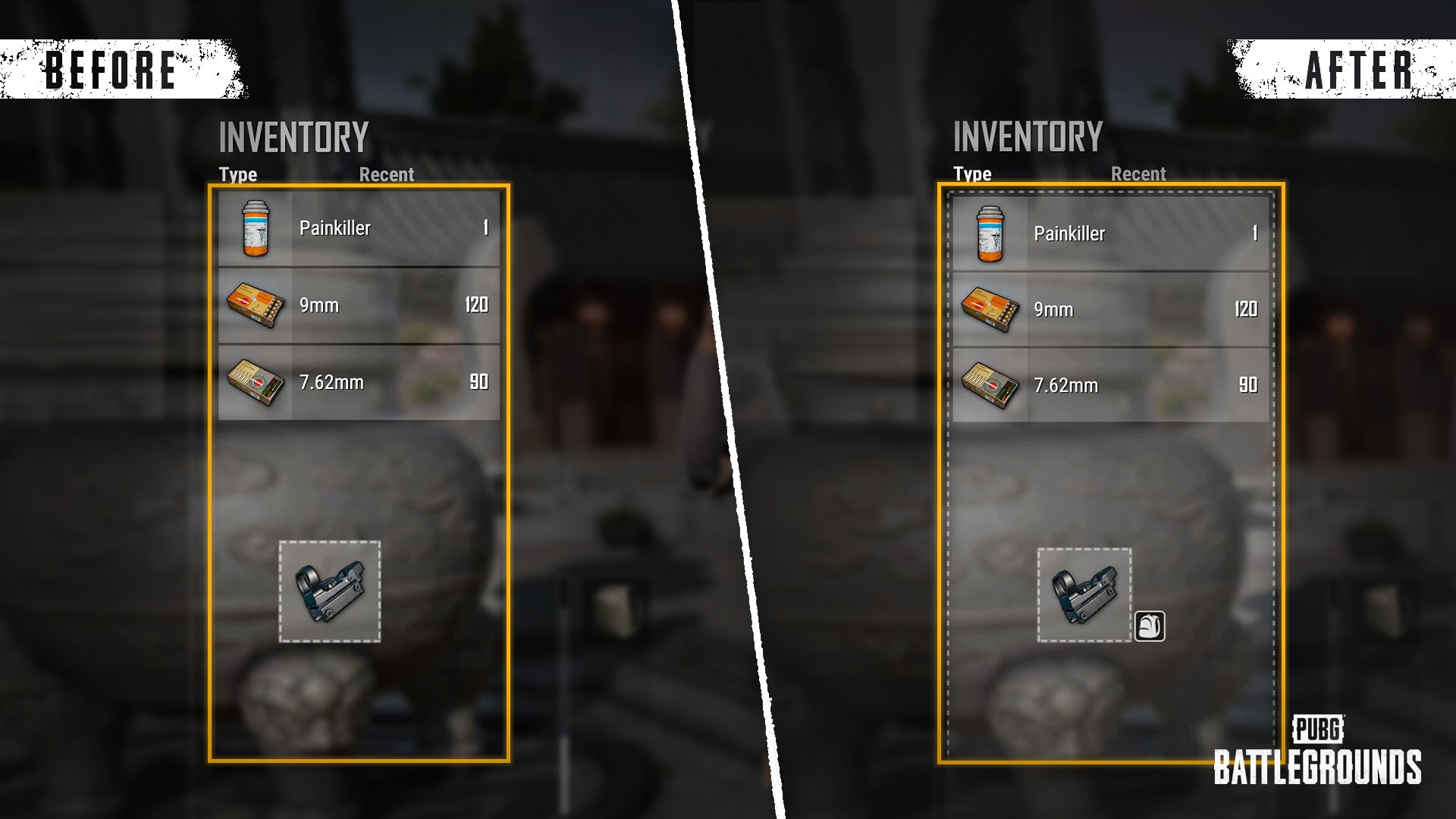Screen dimensions: 1456x819
Task: Switch the After inventory to Recent sorting
Action: point(1137,174)
